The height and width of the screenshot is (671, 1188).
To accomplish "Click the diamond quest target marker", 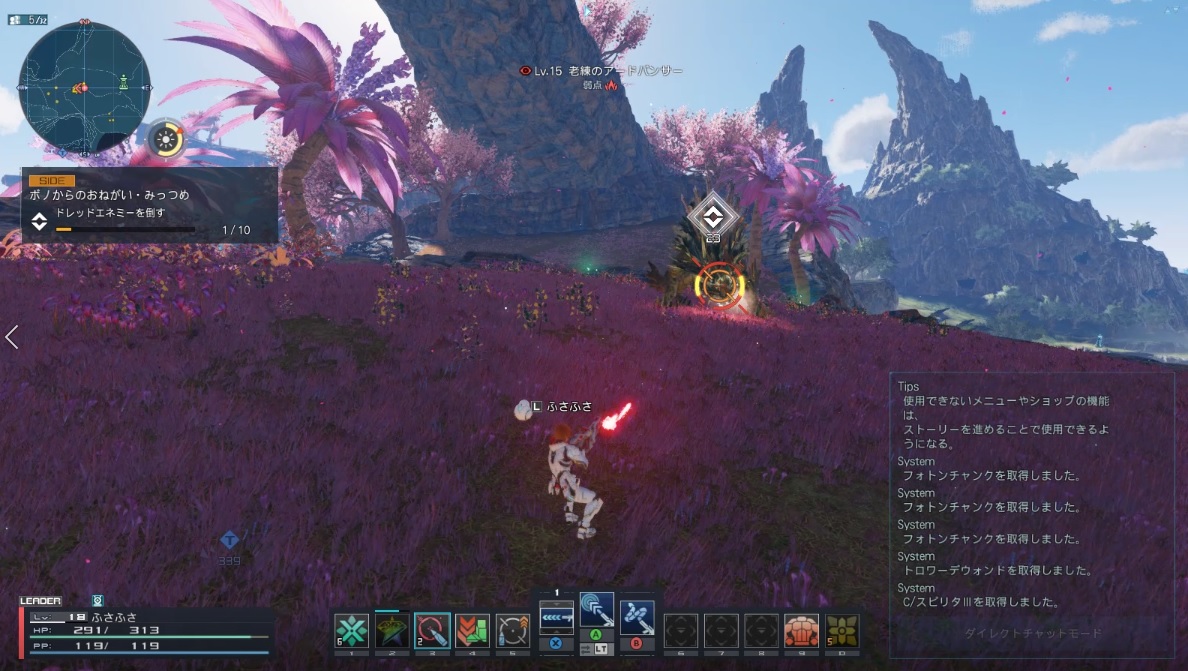I will click(x=712, y=215).
